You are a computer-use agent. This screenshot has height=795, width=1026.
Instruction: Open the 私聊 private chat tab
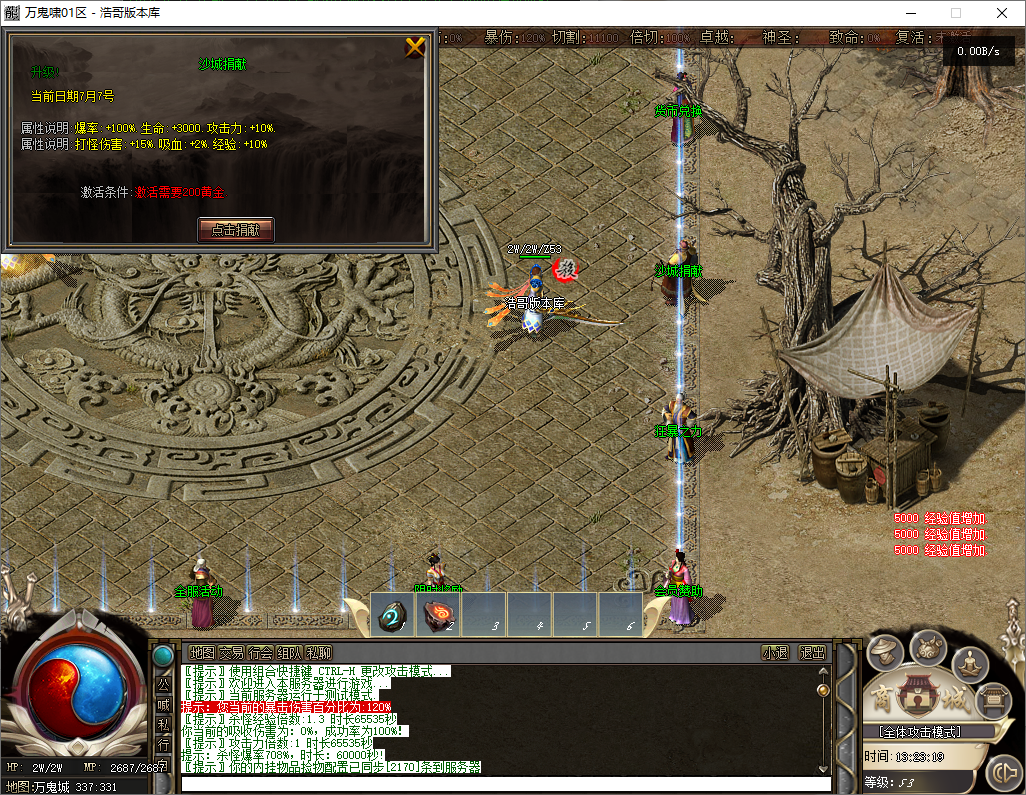[x=319, y=652]
